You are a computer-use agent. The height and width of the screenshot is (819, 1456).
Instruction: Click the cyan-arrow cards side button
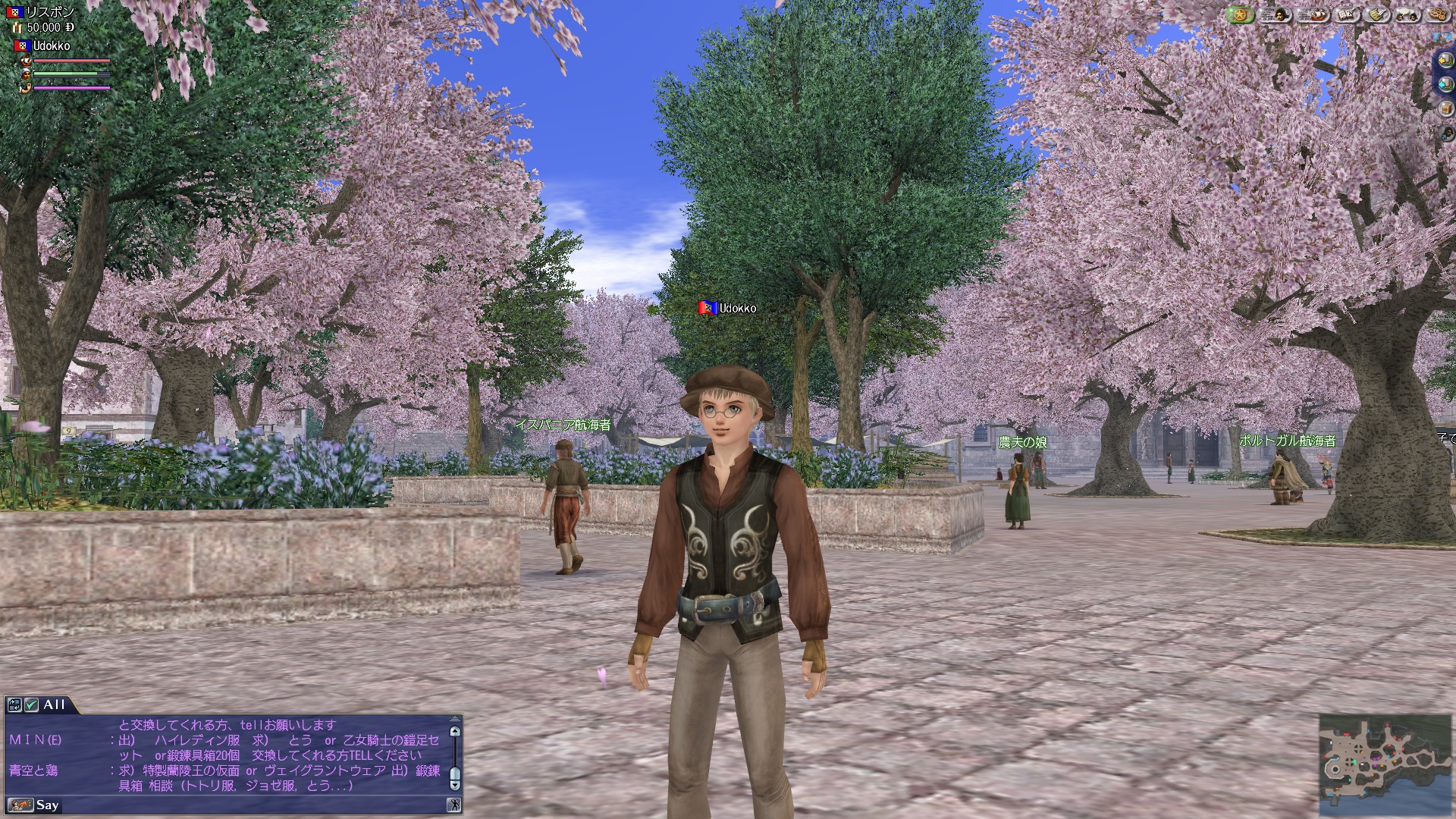[x=1446, y=83]
